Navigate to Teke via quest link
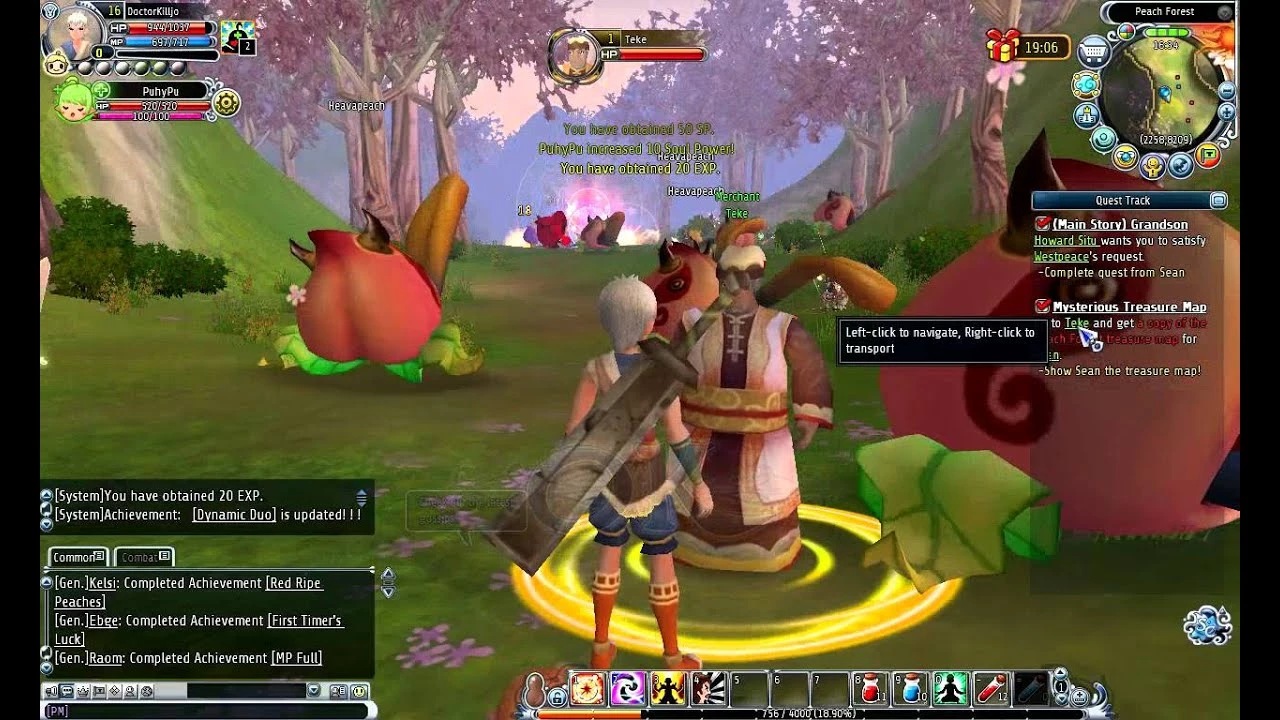This screenshot has width=1280, height=720. coord(1076,324)
